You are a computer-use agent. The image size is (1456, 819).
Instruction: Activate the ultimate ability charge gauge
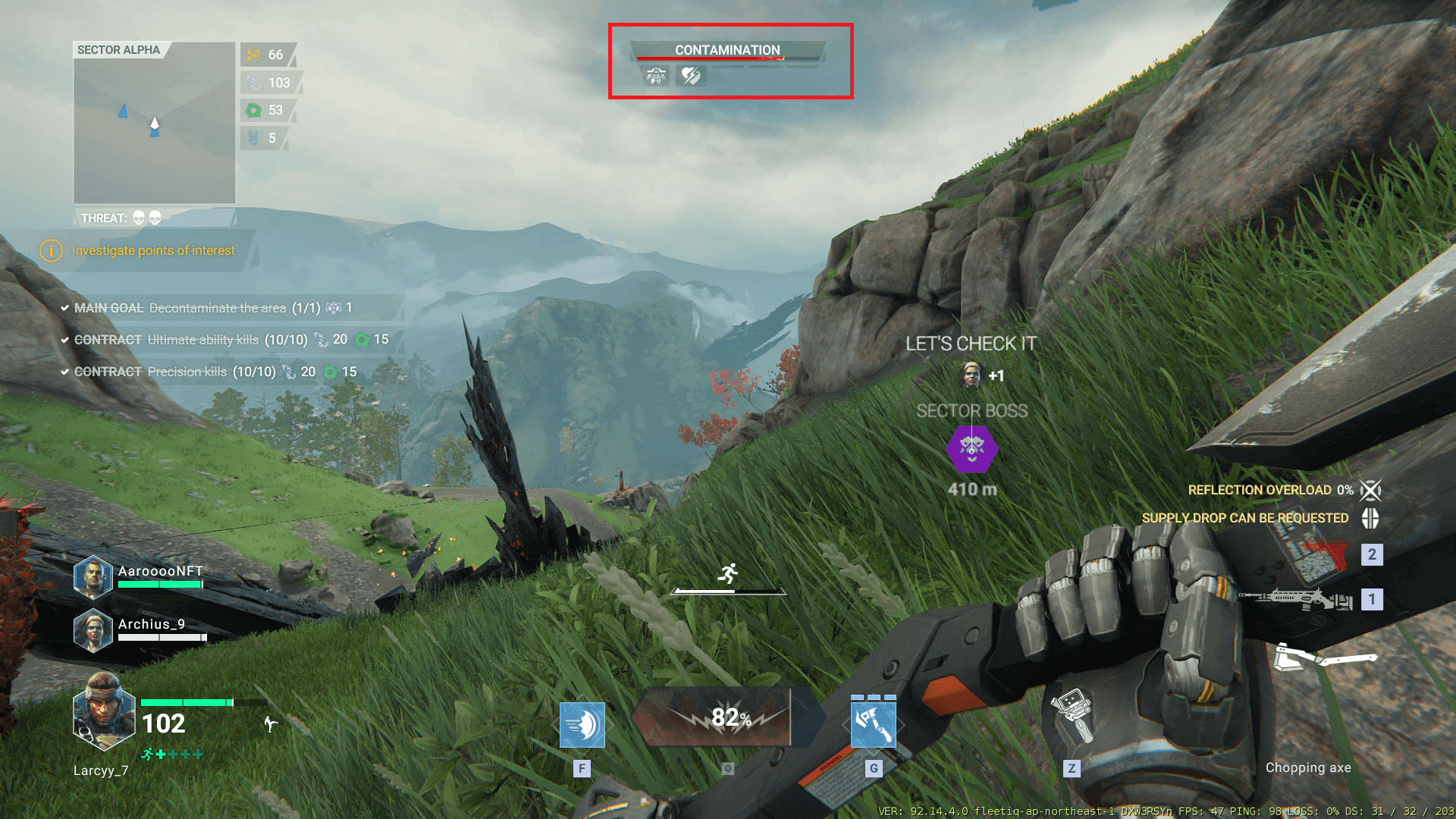click(726, 717)
